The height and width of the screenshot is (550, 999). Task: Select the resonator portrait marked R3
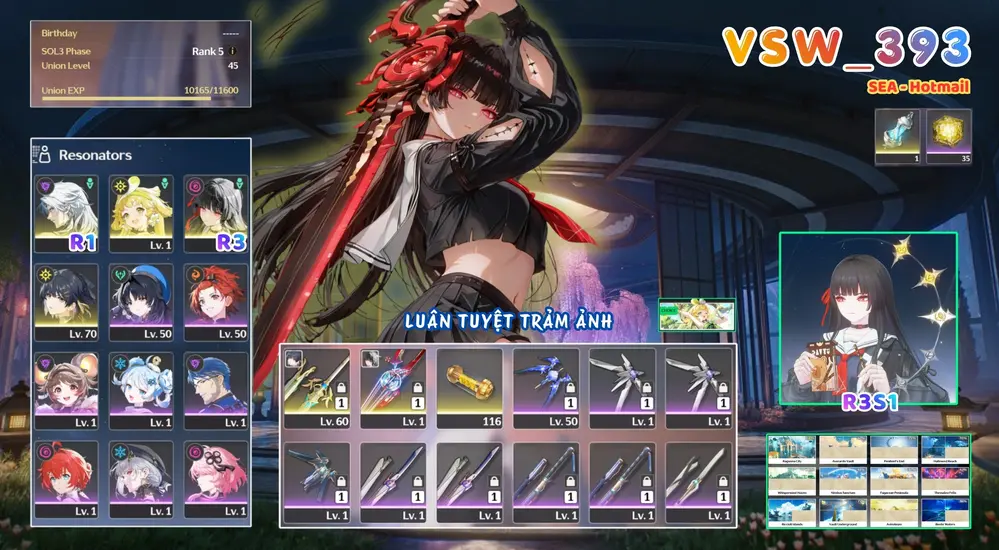[214, 213]
